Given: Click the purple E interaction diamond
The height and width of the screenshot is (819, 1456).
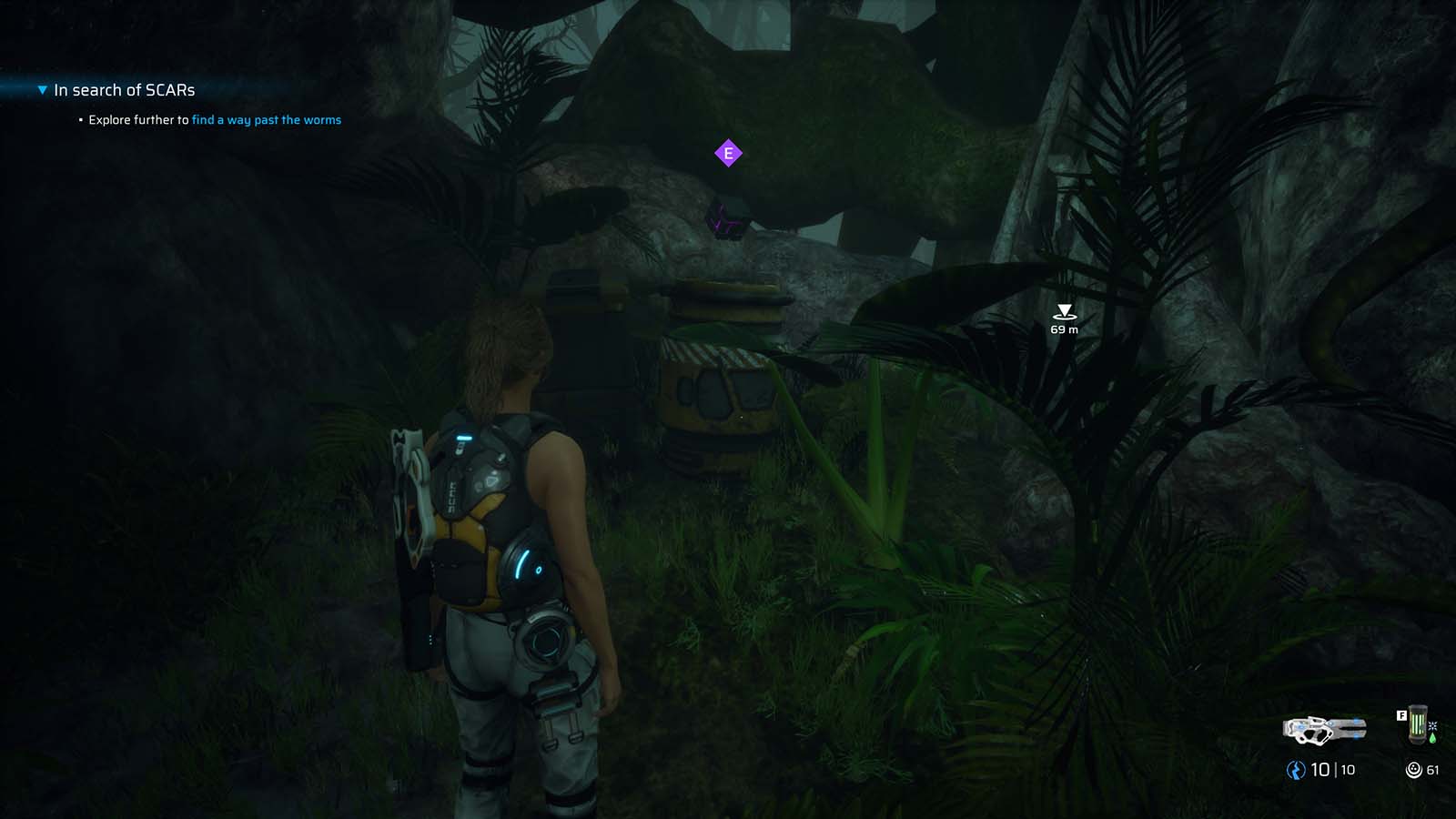Looking at the screenshot, I should pos(728,153).
